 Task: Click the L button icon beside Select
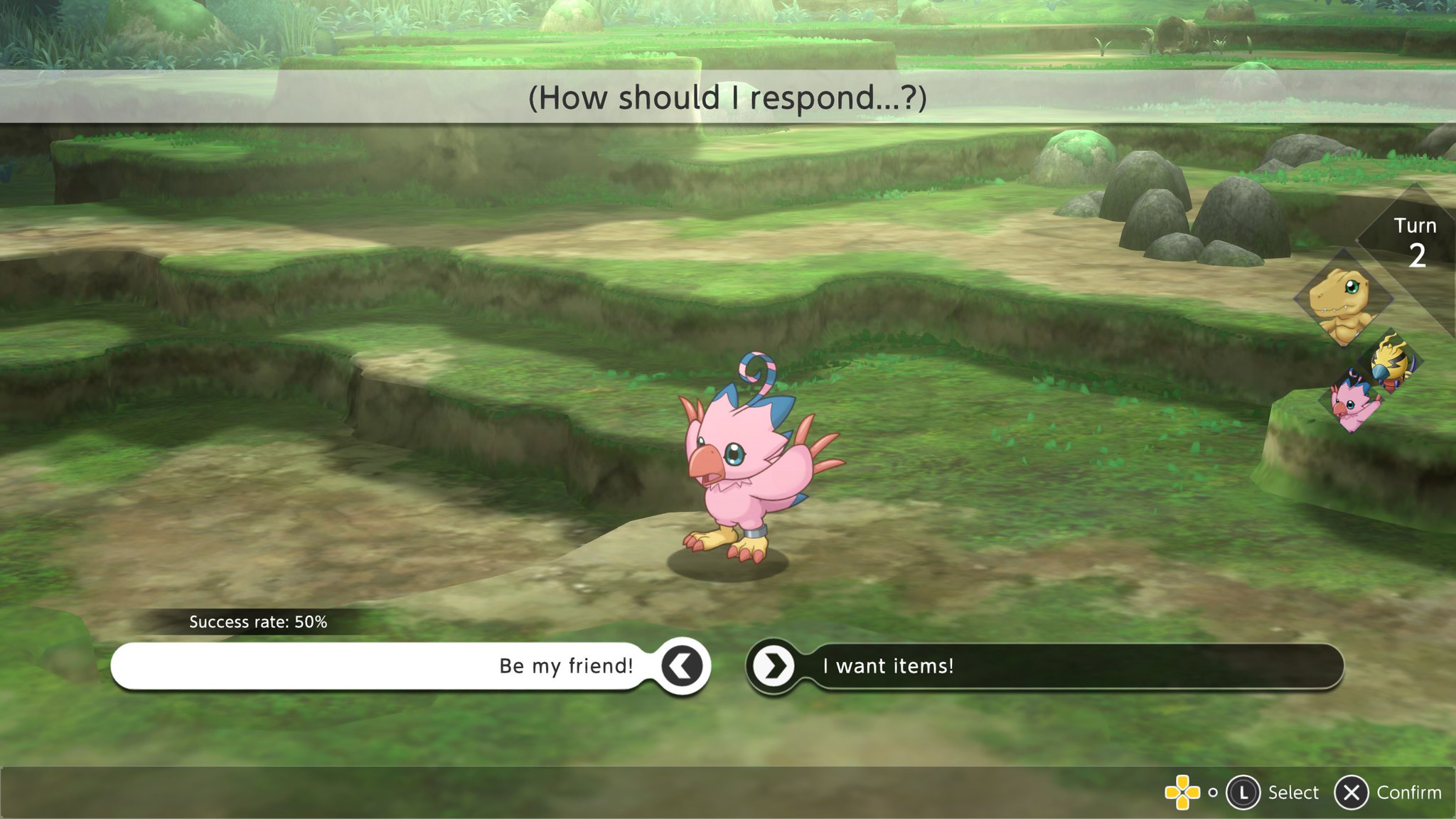[x=1243, y=792]
